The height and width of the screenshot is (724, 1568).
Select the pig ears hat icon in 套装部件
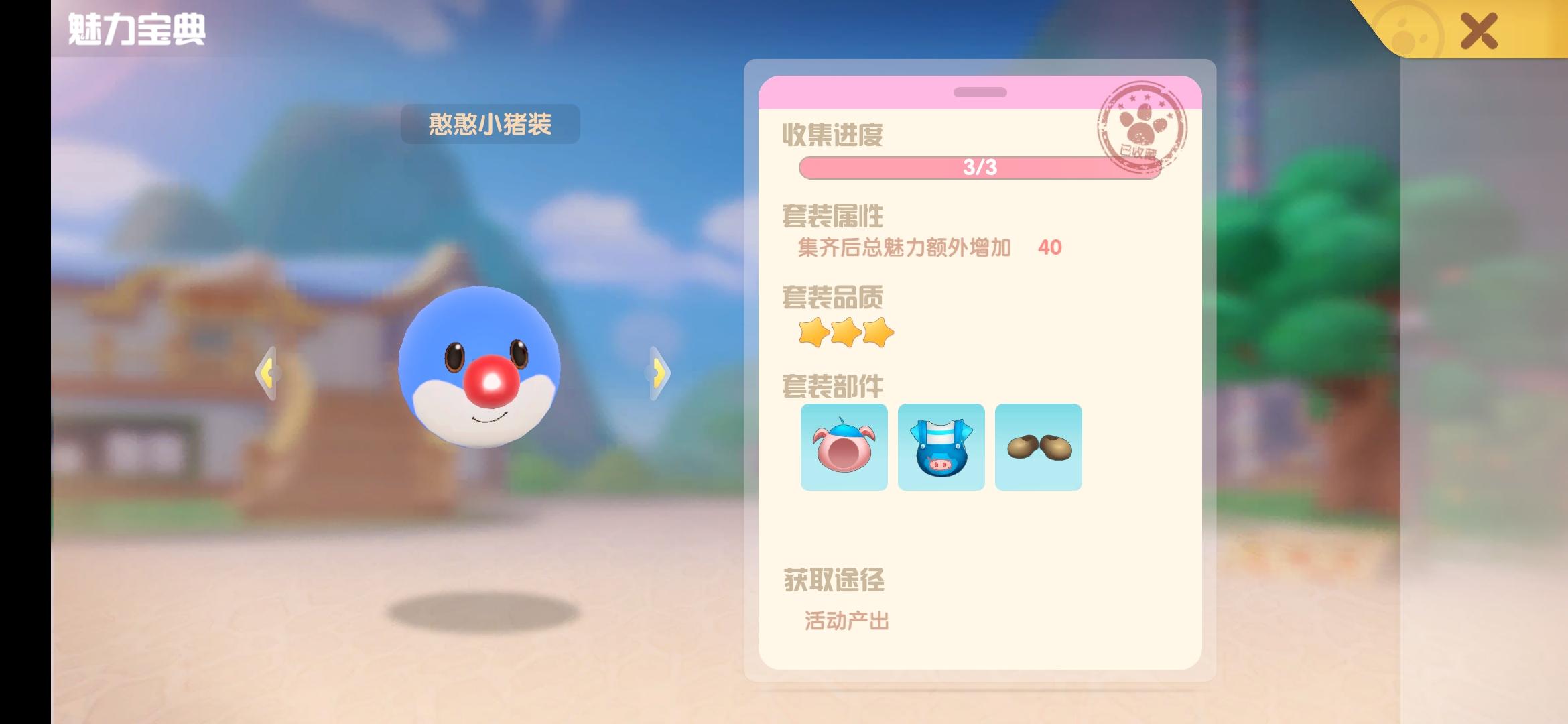point(844,446)
